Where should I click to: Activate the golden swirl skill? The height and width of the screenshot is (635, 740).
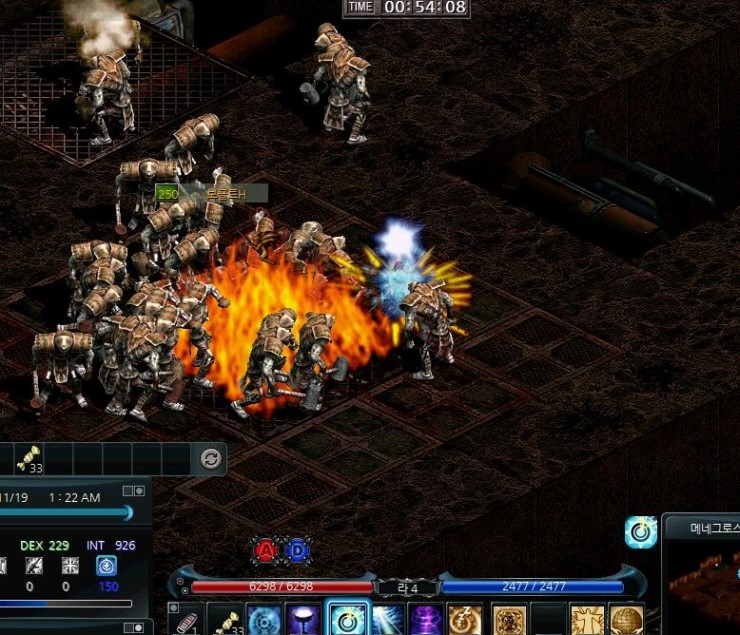(x=466, y=621)
